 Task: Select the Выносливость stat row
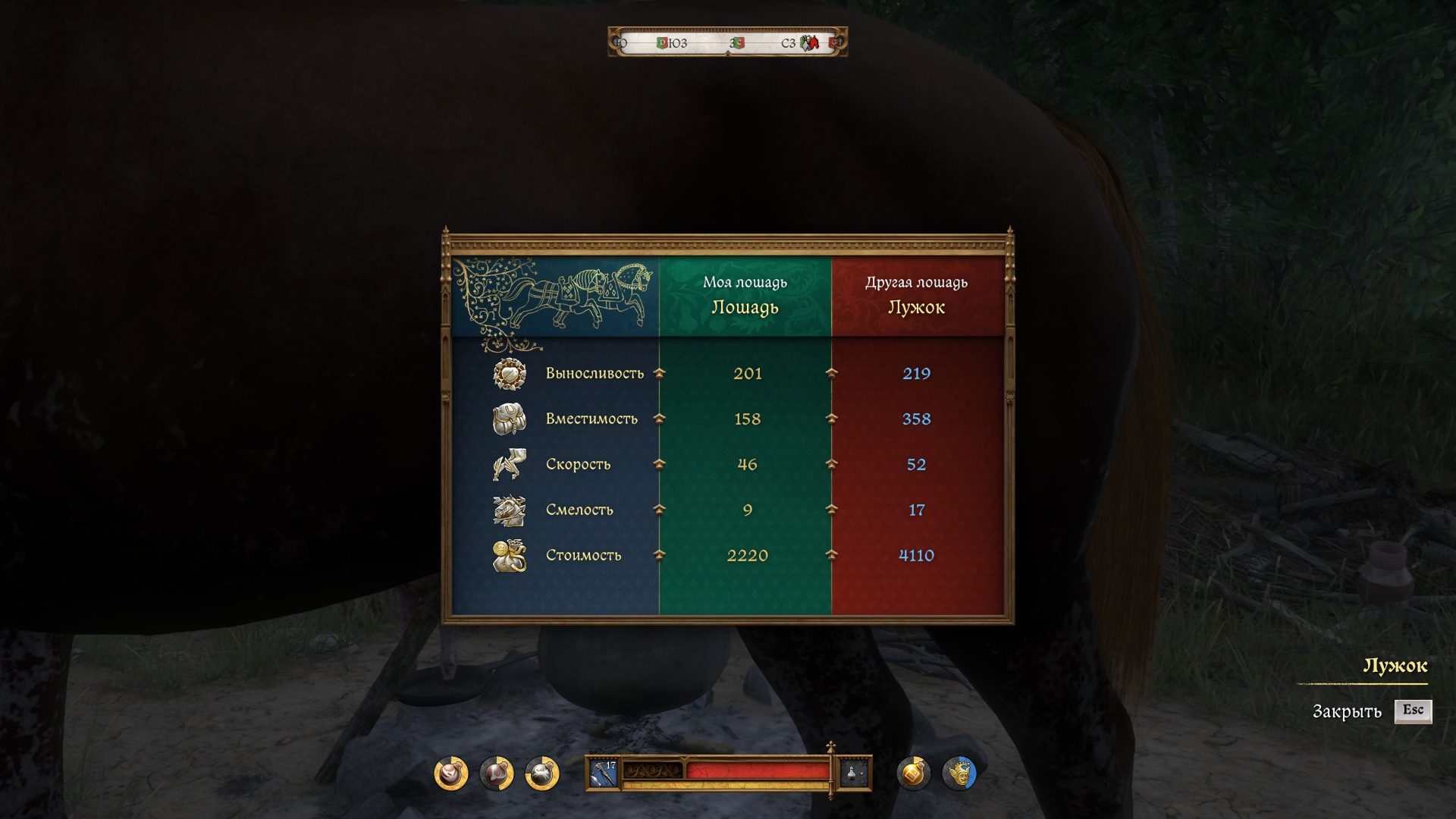[595, 373]
